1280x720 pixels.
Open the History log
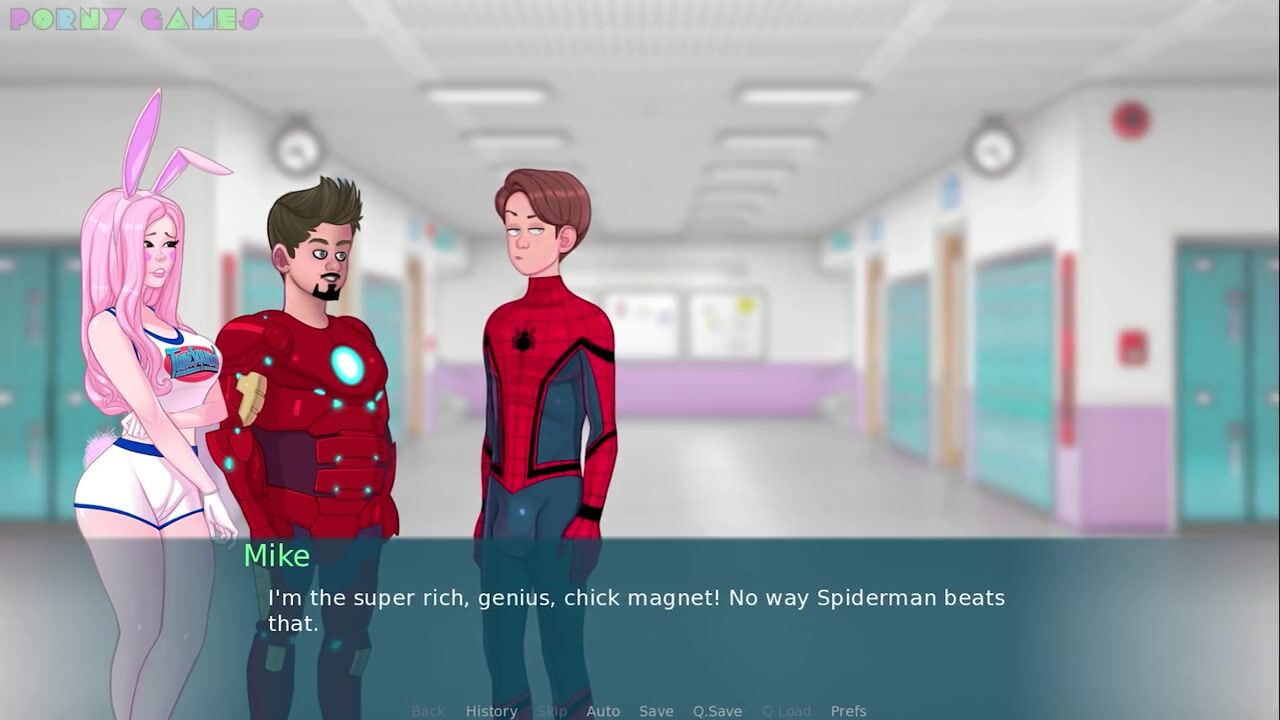491,711
